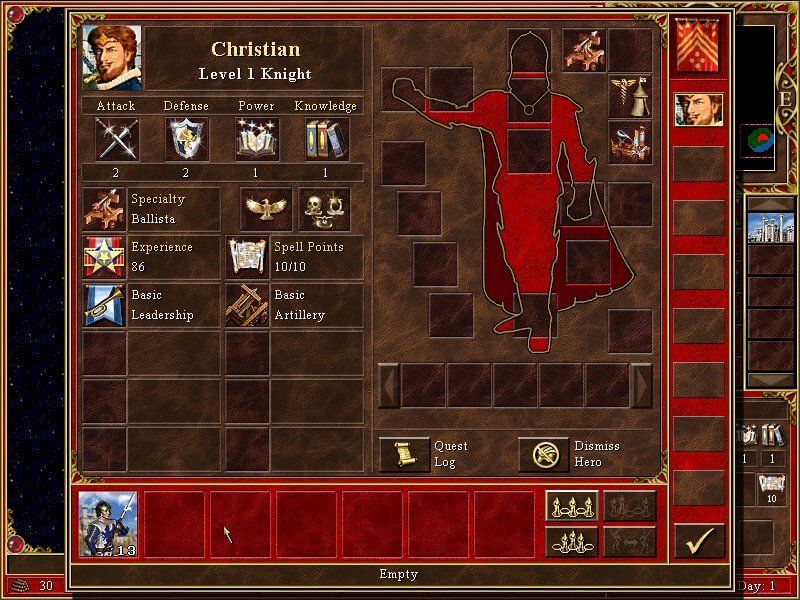Select the Pikeman army stack

pyautogui.click(x=108, y=524)
